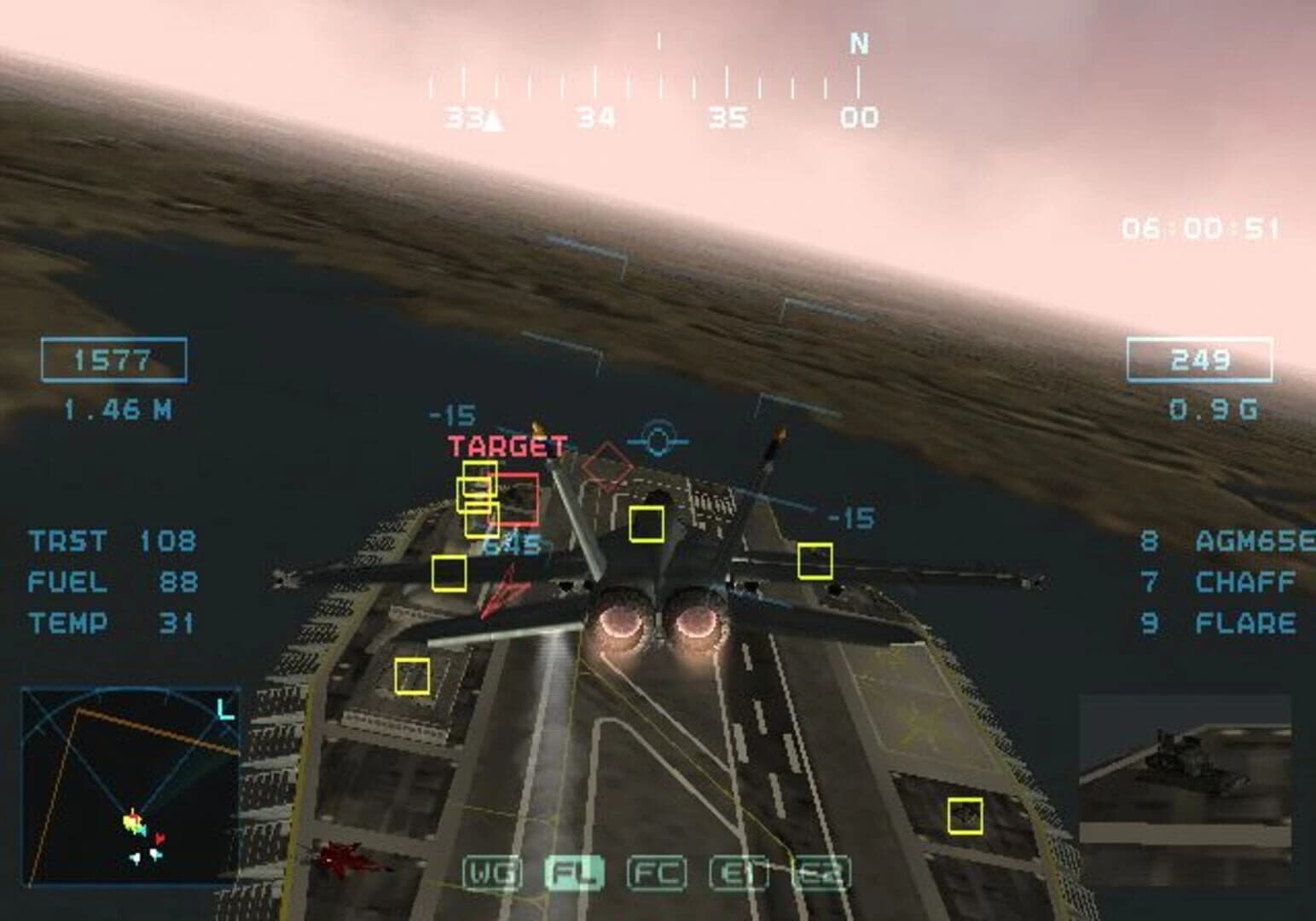Expand the altitude readout box showing 1577
Viewport: 1316px width, 921px height.
point(114,358)
